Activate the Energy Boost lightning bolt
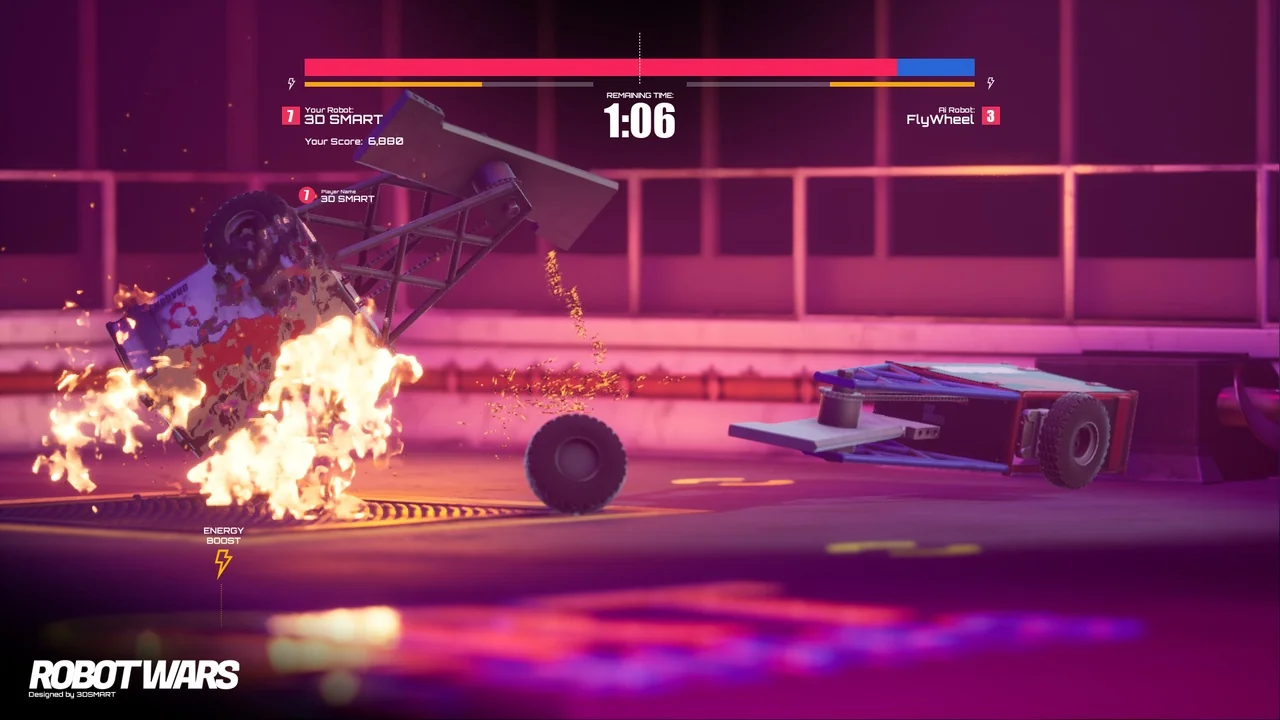This screenshot has width=1280, height=720. pyautogui.click(x=223, y=563)
